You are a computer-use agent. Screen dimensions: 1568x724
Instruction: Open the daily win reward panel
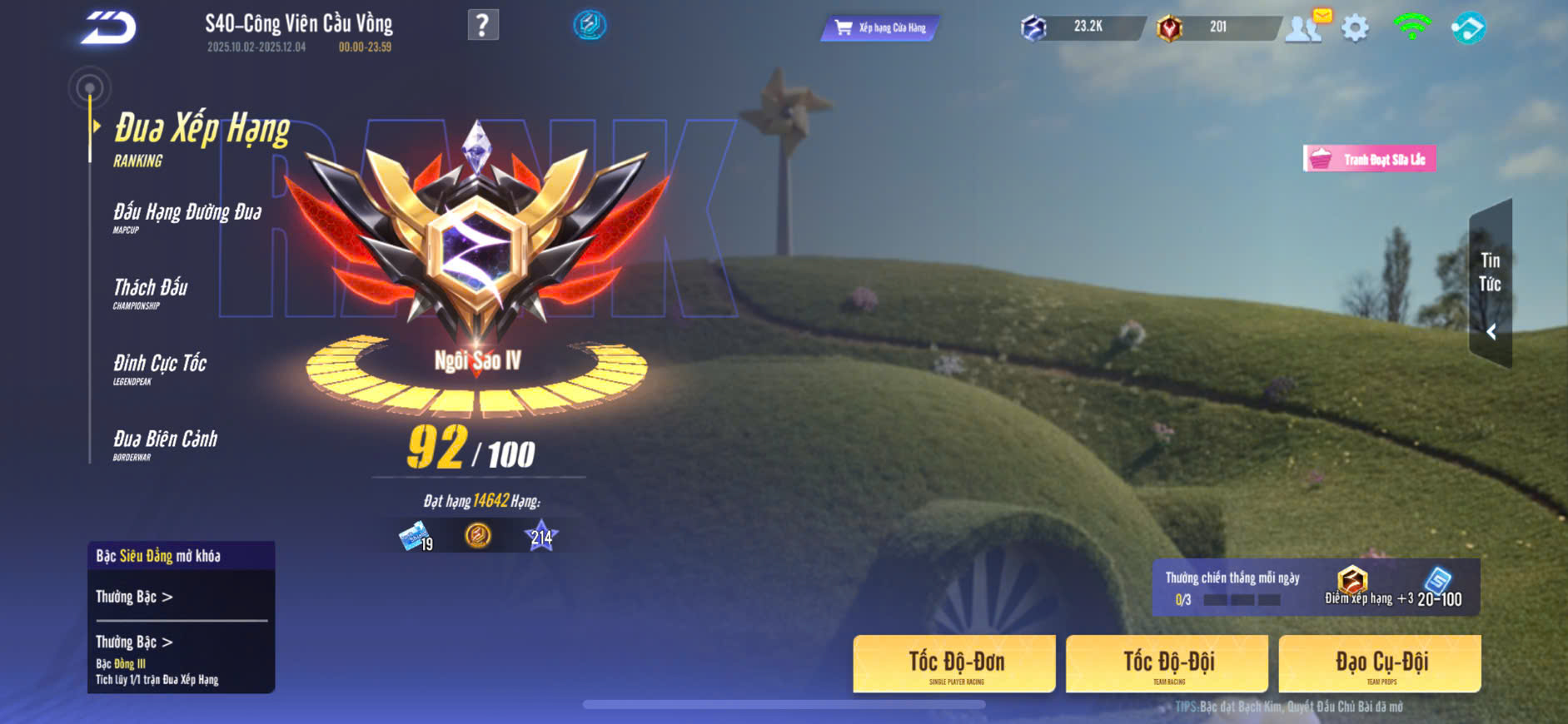click(1315, 588)
